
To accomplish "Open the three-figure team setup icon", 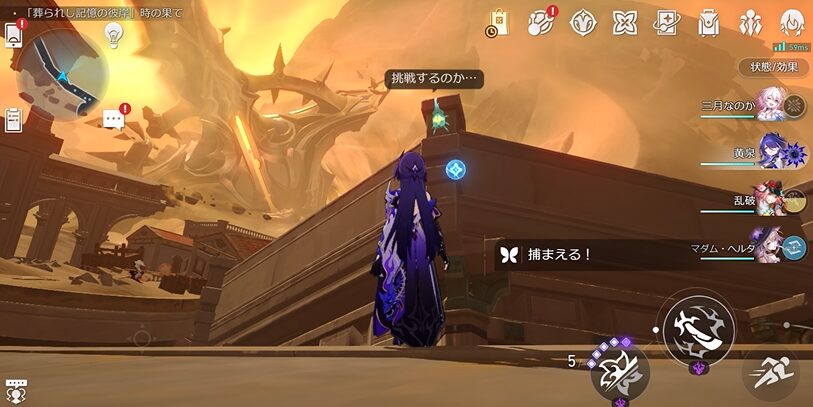I will pyautogui.click(x=750, y=22).
